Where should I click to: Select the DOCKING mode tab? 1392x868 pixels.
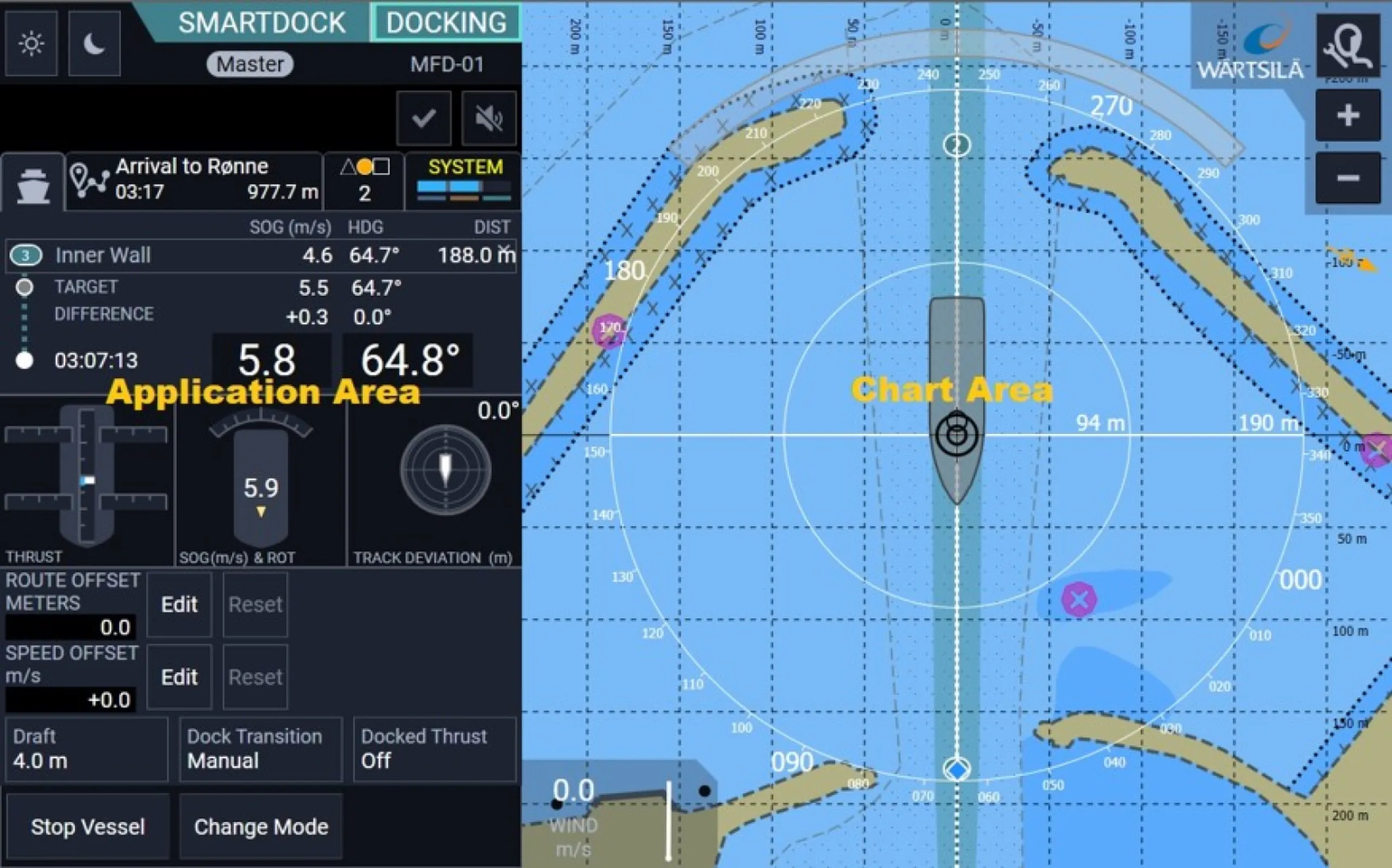pyautogui.click(x=446, y=23)
